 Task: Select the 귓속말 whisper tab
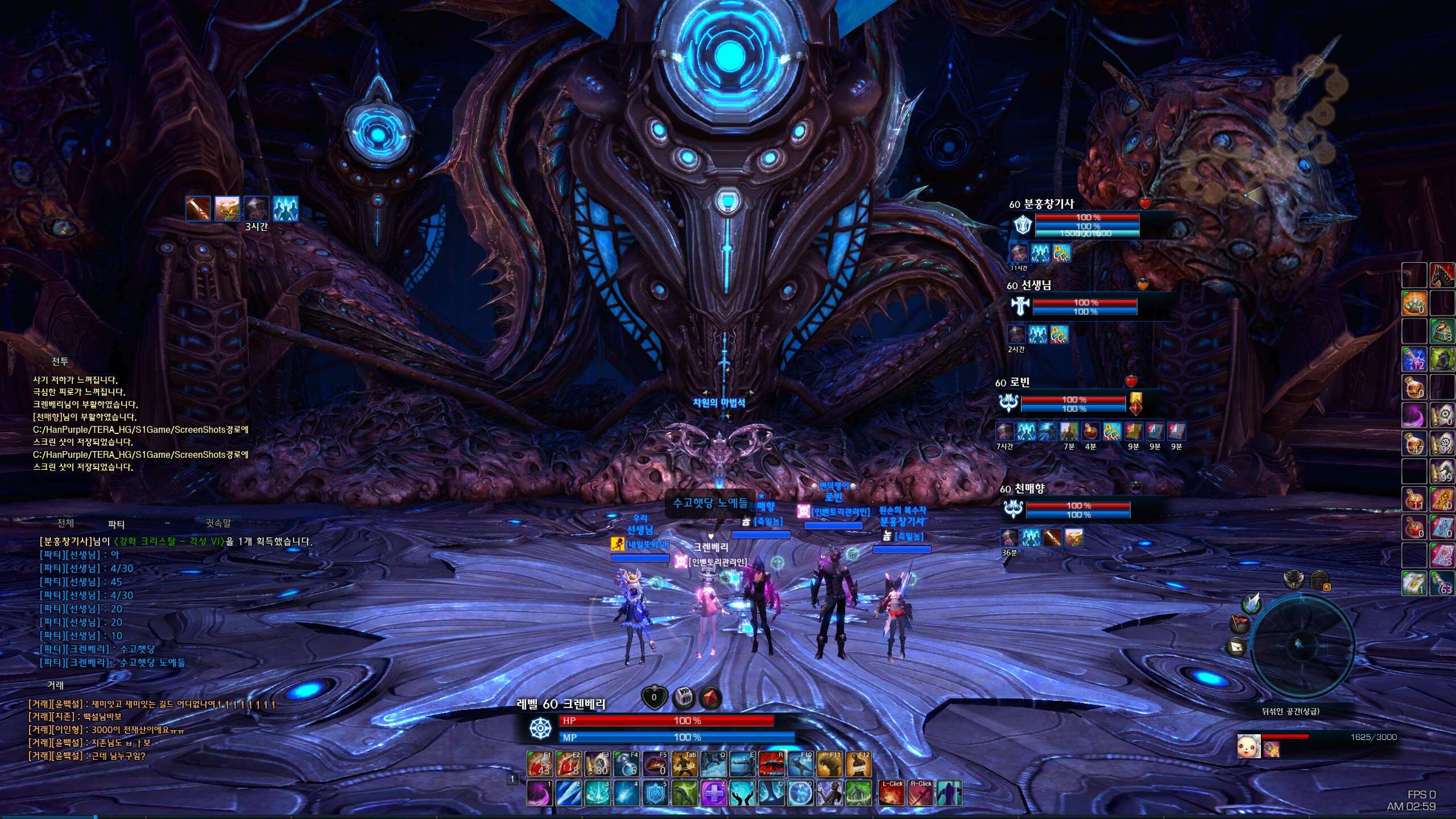pos(218,523)
